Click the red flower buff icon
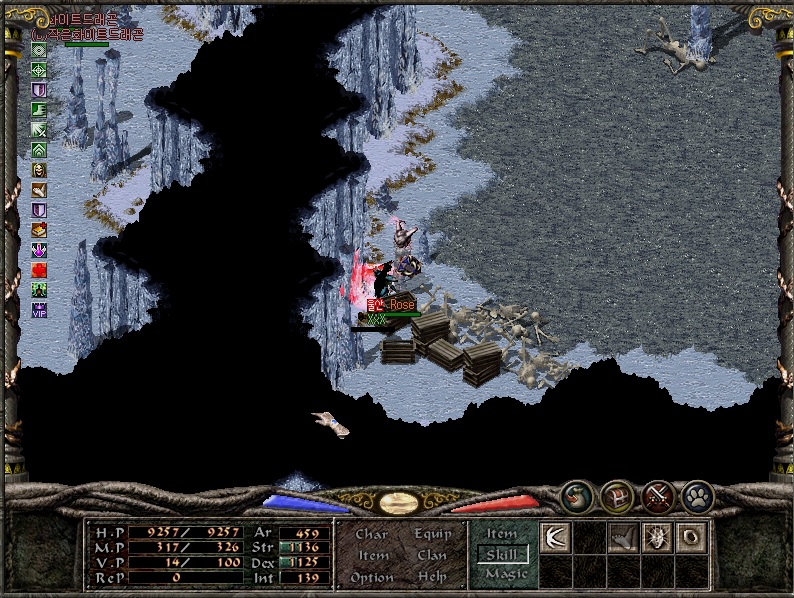The height and width of the screenshot is (598, 794). (39, 270)
